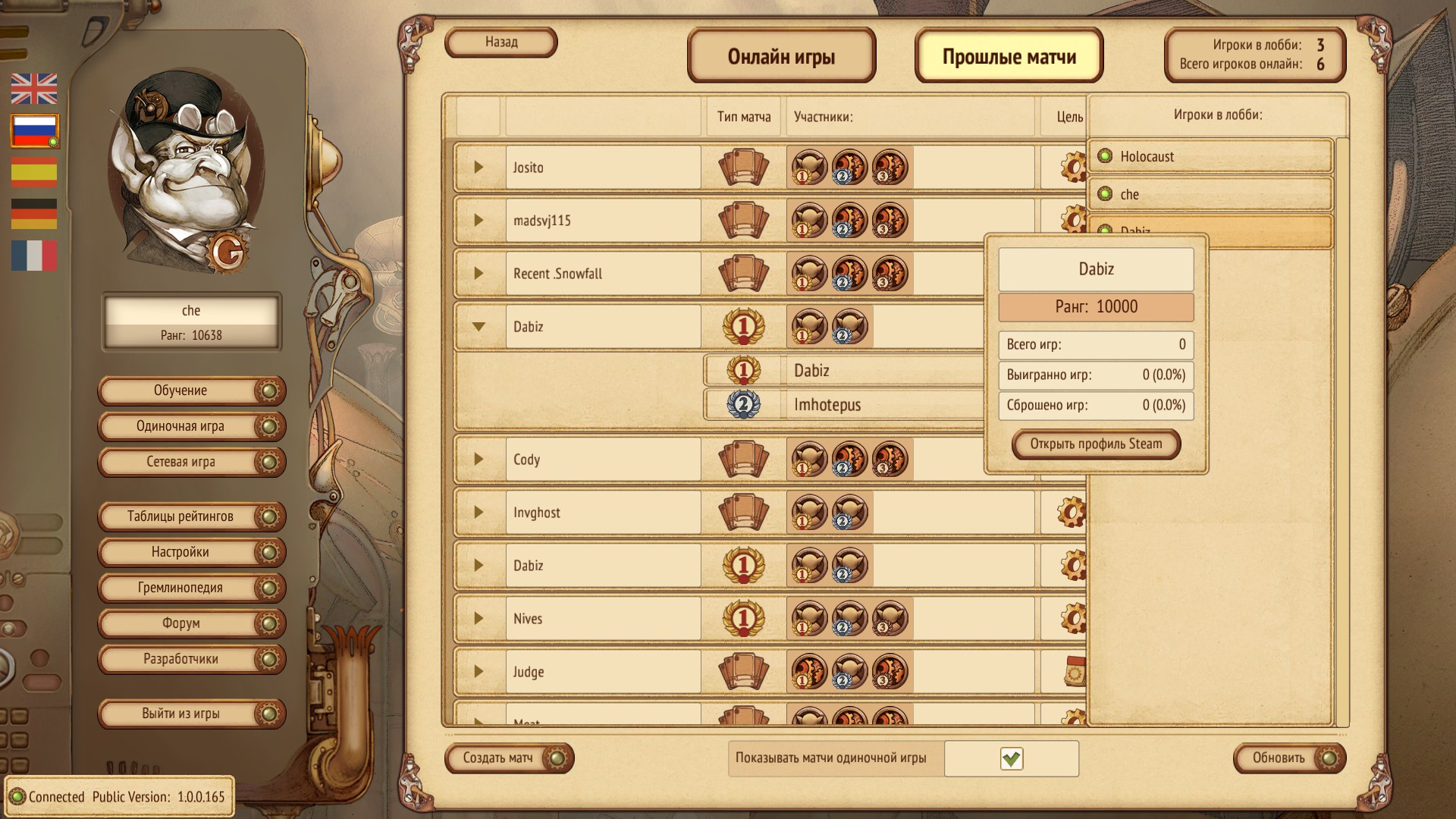The width and height of the screenshot is (1456, 819).
Task: Open the Прошлые матчи tab
Action: point(1009,56)
